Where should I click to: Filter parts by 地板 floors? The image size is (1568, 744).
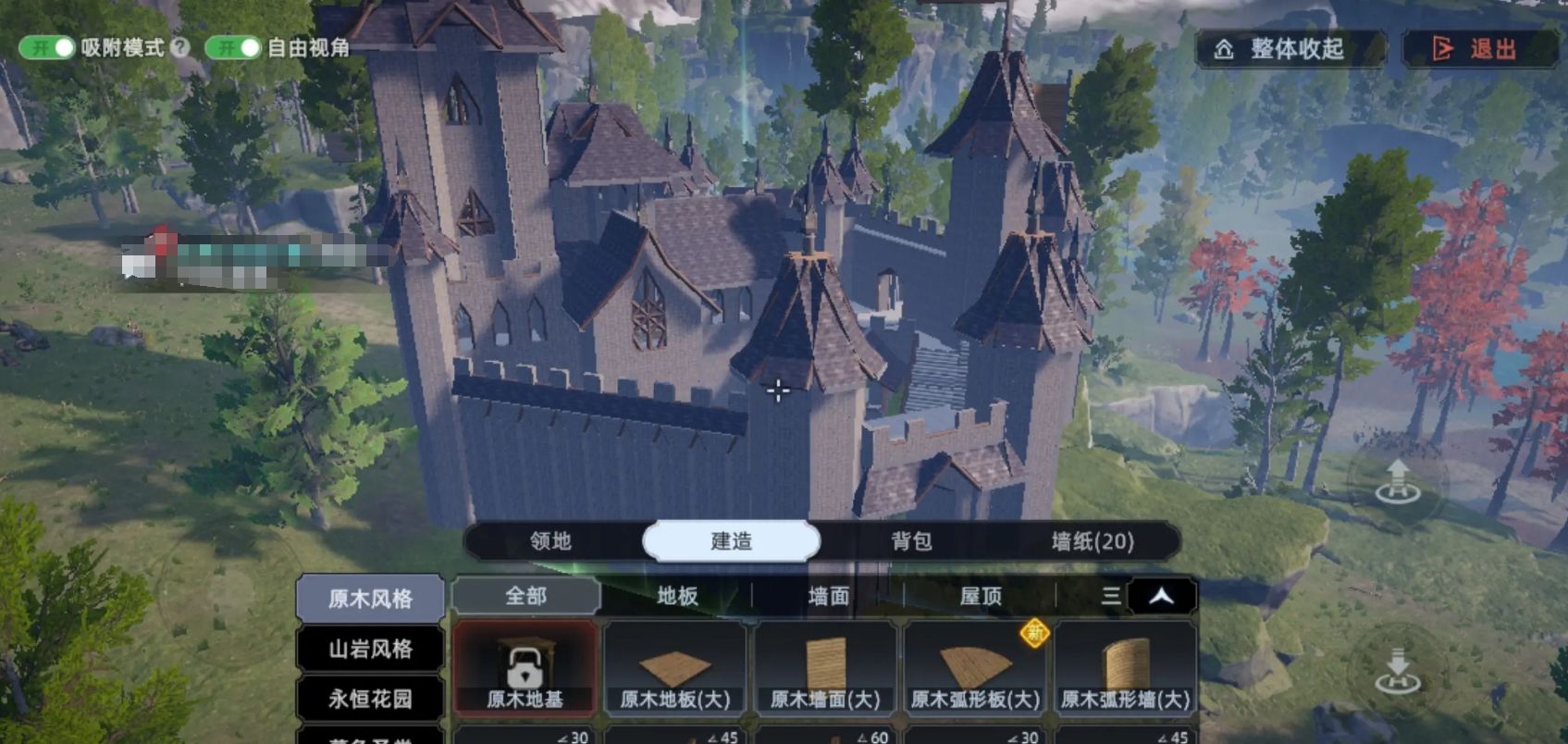coord(677,596)
